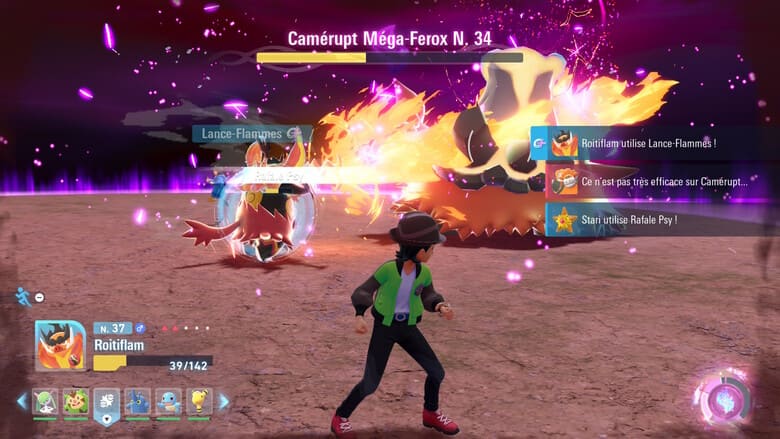Select the highlighted active party slot
Screen dimensions: 780x439
[107, 402]
